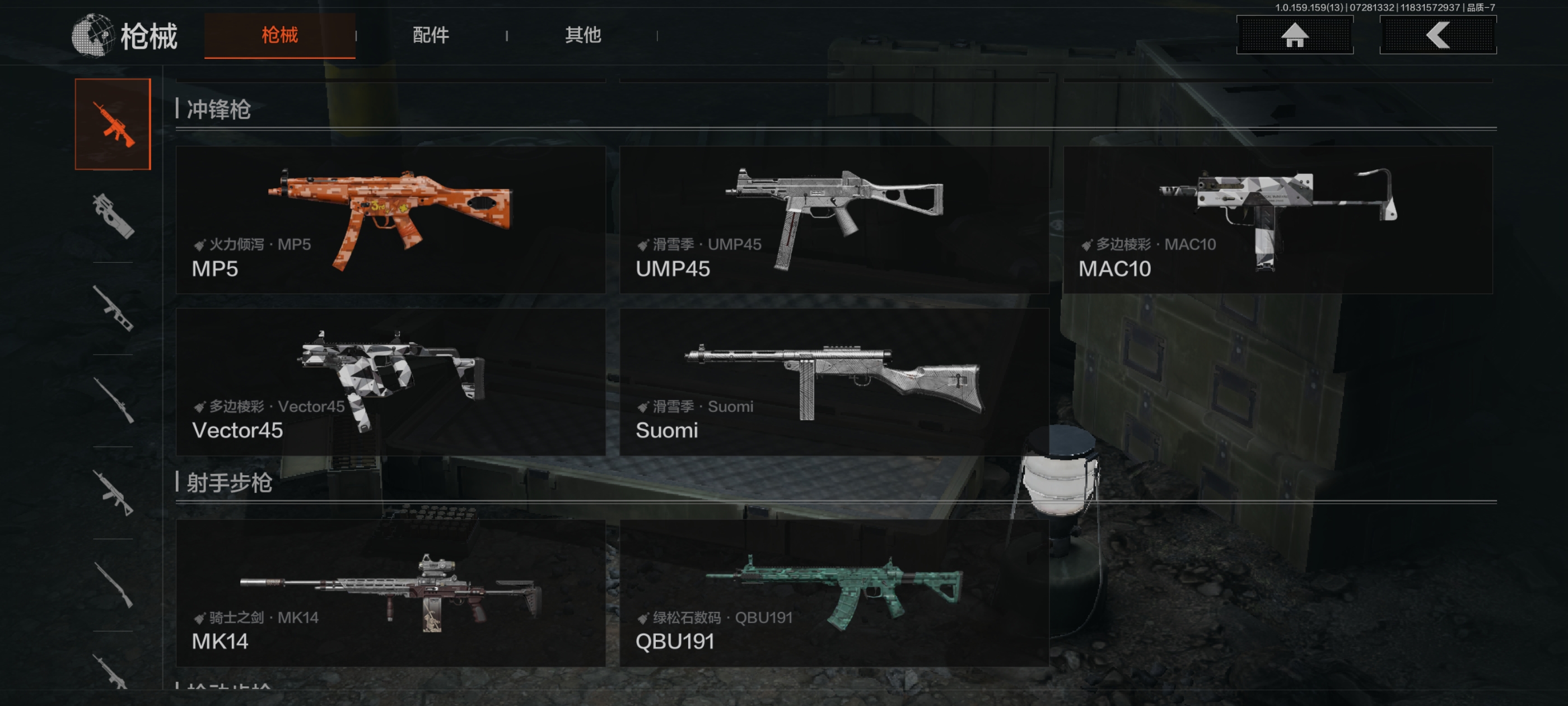Pick the Vector45 weapon card
The height and width of the screenshot is (706, 1568).
[390, 382]
